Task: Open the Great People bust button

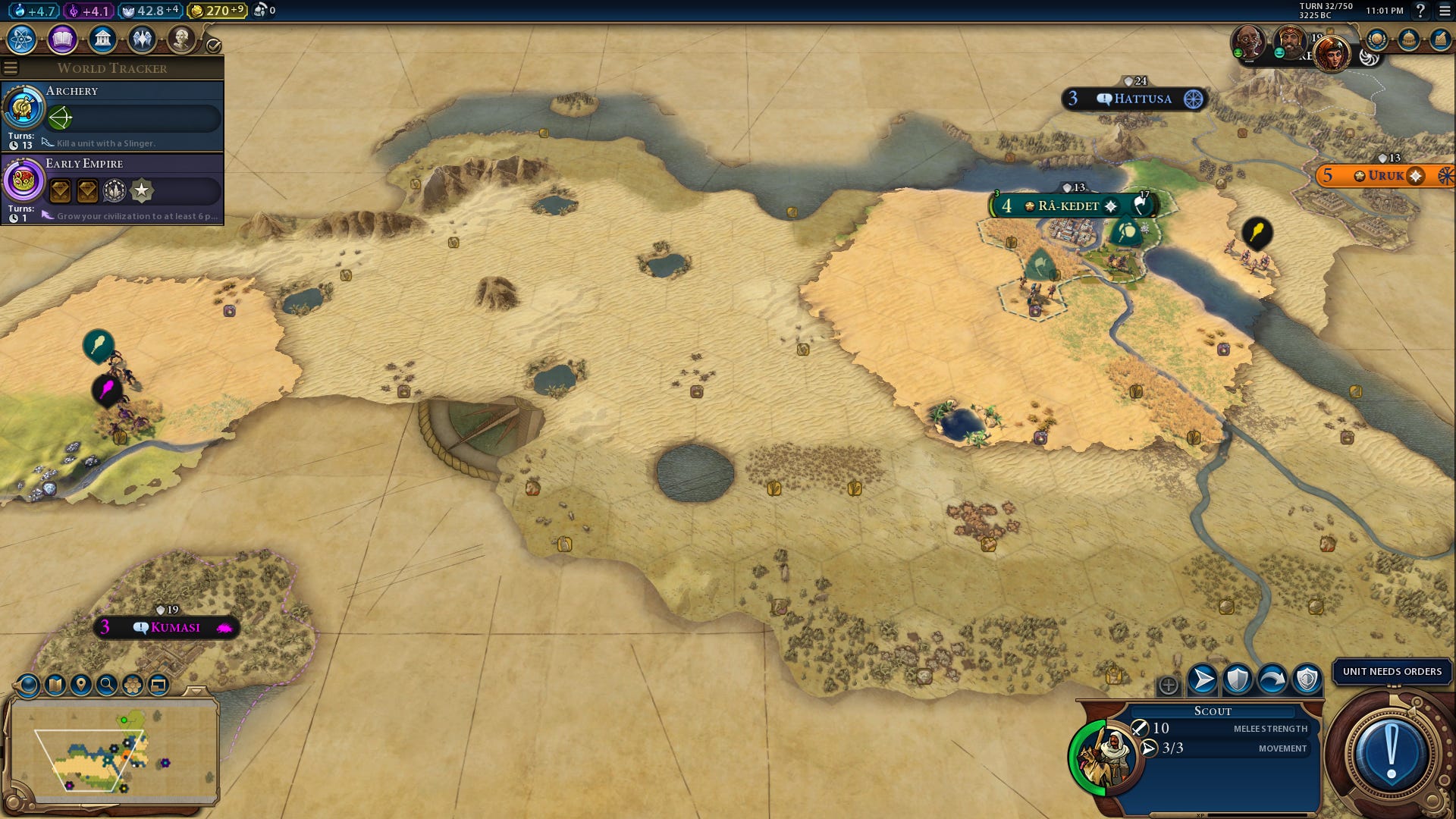Action: pos(181,39)
